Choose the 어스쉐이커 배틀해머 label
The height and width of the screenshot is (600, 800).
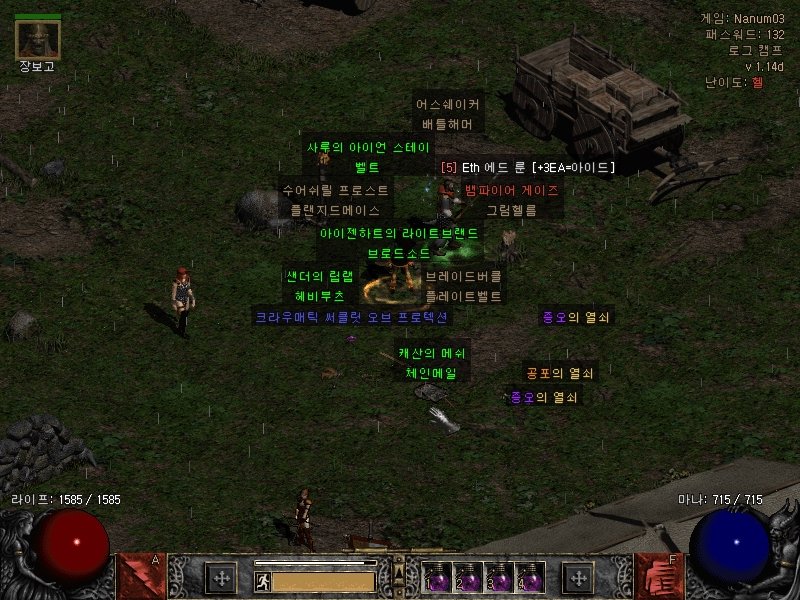tap(447, 114)
